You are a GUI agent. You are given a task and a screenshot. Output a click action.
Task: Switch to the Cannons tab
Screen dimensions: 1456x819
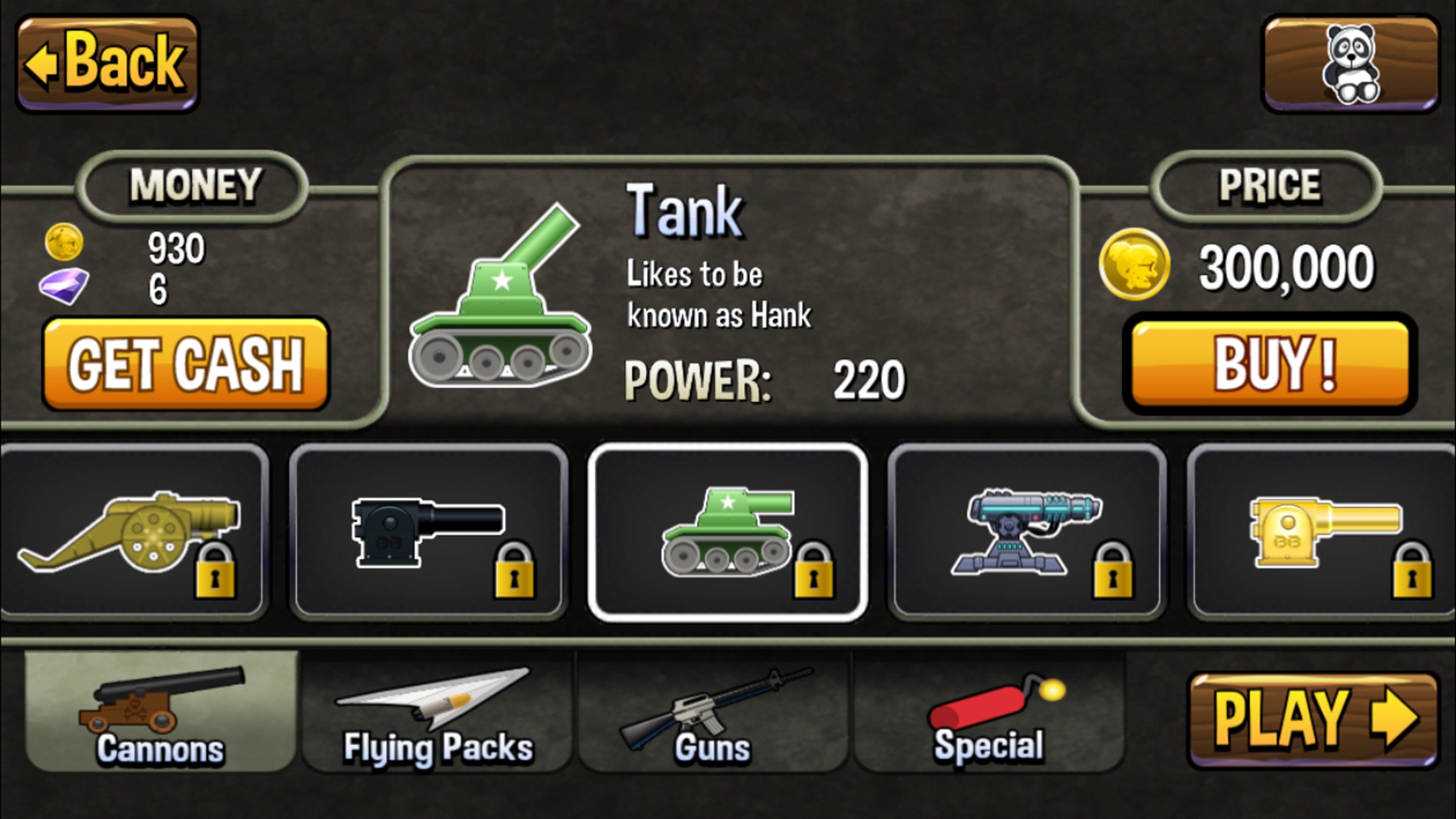pos(161,712)
